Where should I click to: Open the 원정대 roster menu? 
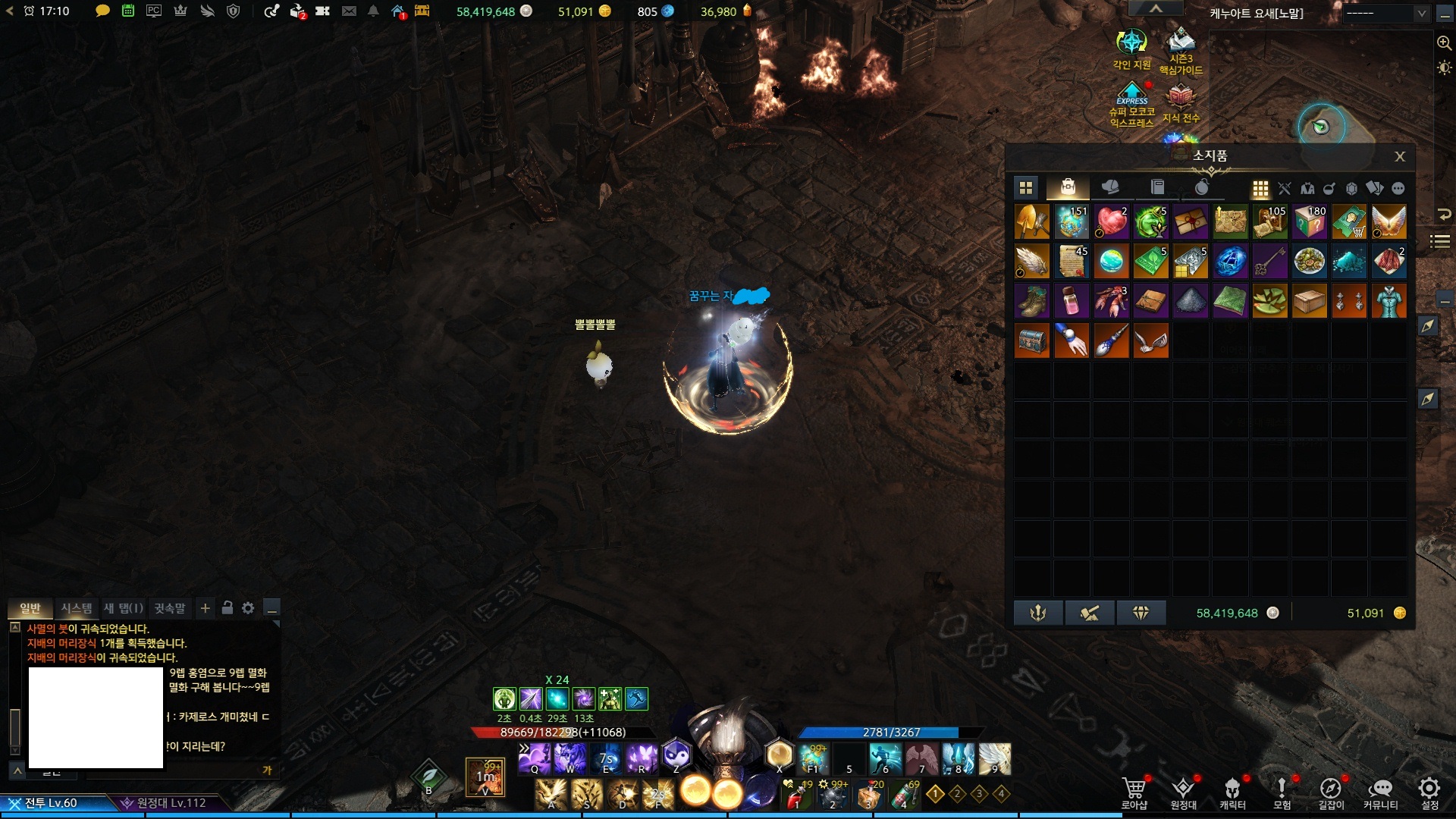point(1183,792)
